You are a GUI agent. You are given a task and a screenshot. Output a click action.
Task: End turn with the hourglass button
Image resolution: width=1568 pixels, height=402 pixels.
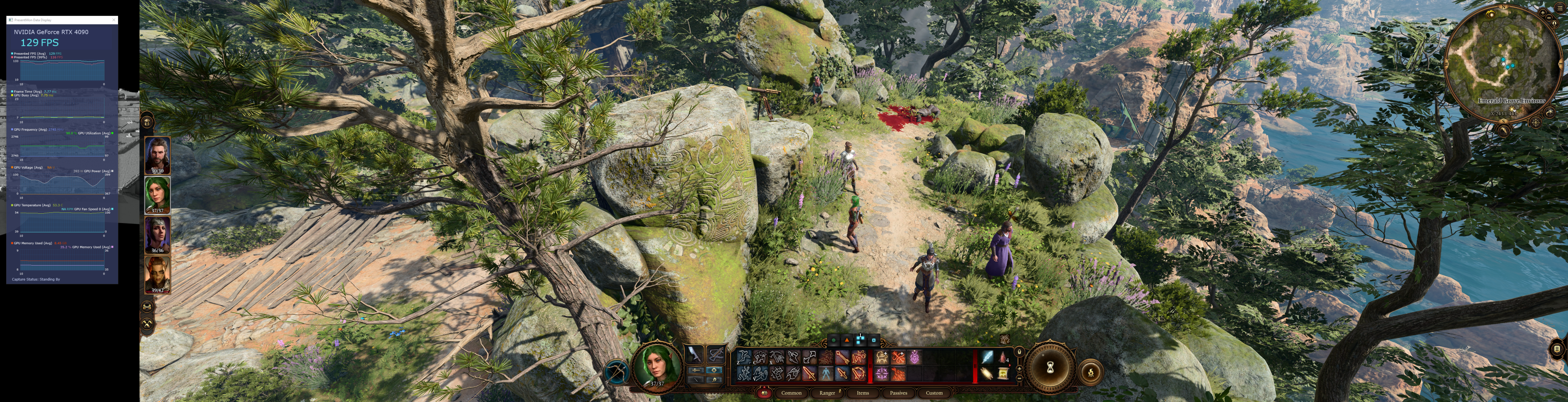[1050, 368]
